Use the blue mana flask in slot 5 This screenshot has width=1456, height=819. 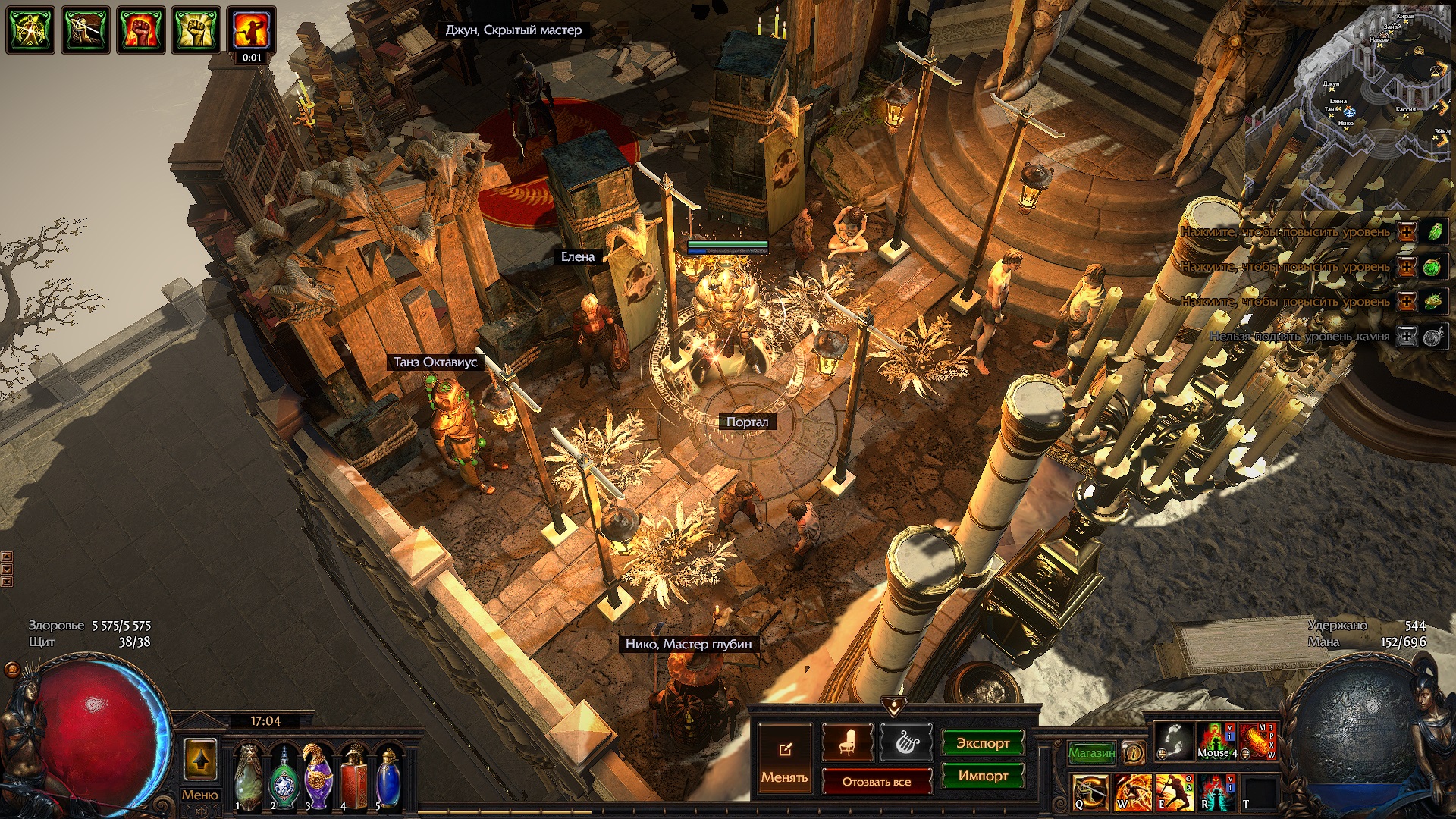[x=388, y=777]
